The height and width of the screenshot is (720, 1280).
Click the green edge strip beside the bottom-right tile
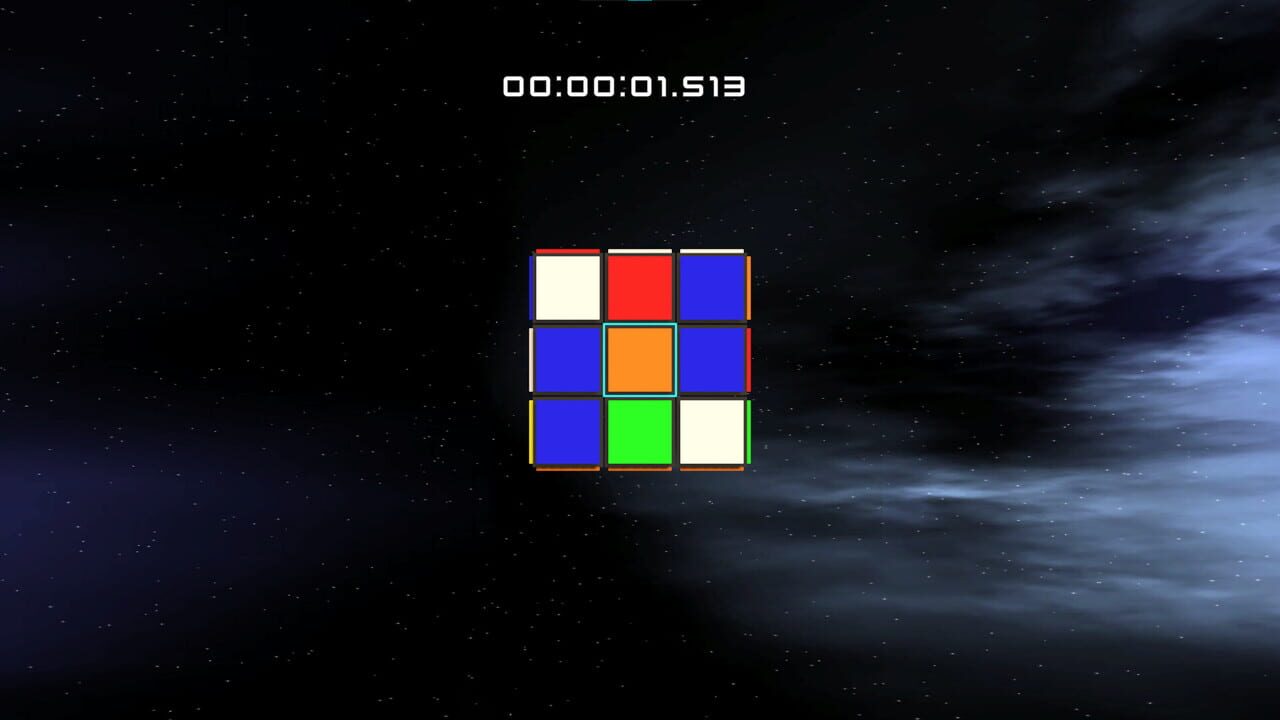click(x=749, y=432)
